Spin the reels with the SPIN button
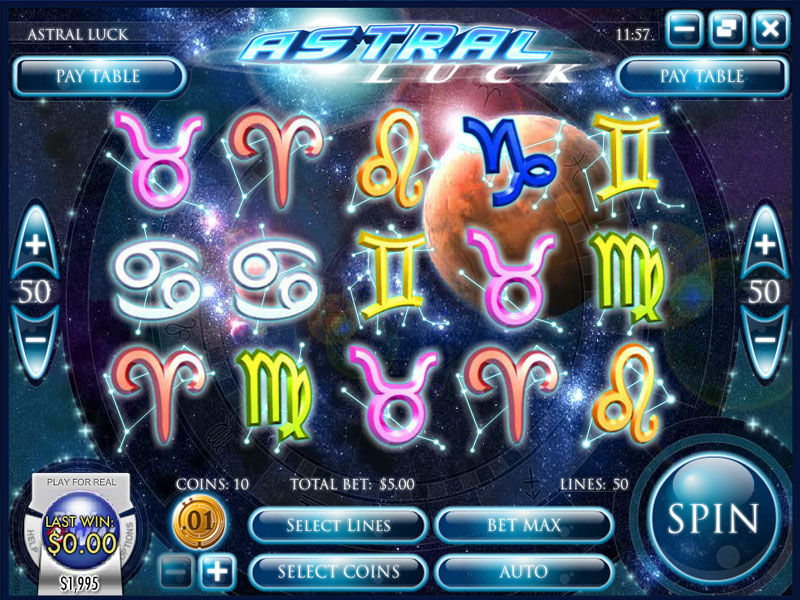This screenshot has width=800, height=600. [x=713, y=518]
